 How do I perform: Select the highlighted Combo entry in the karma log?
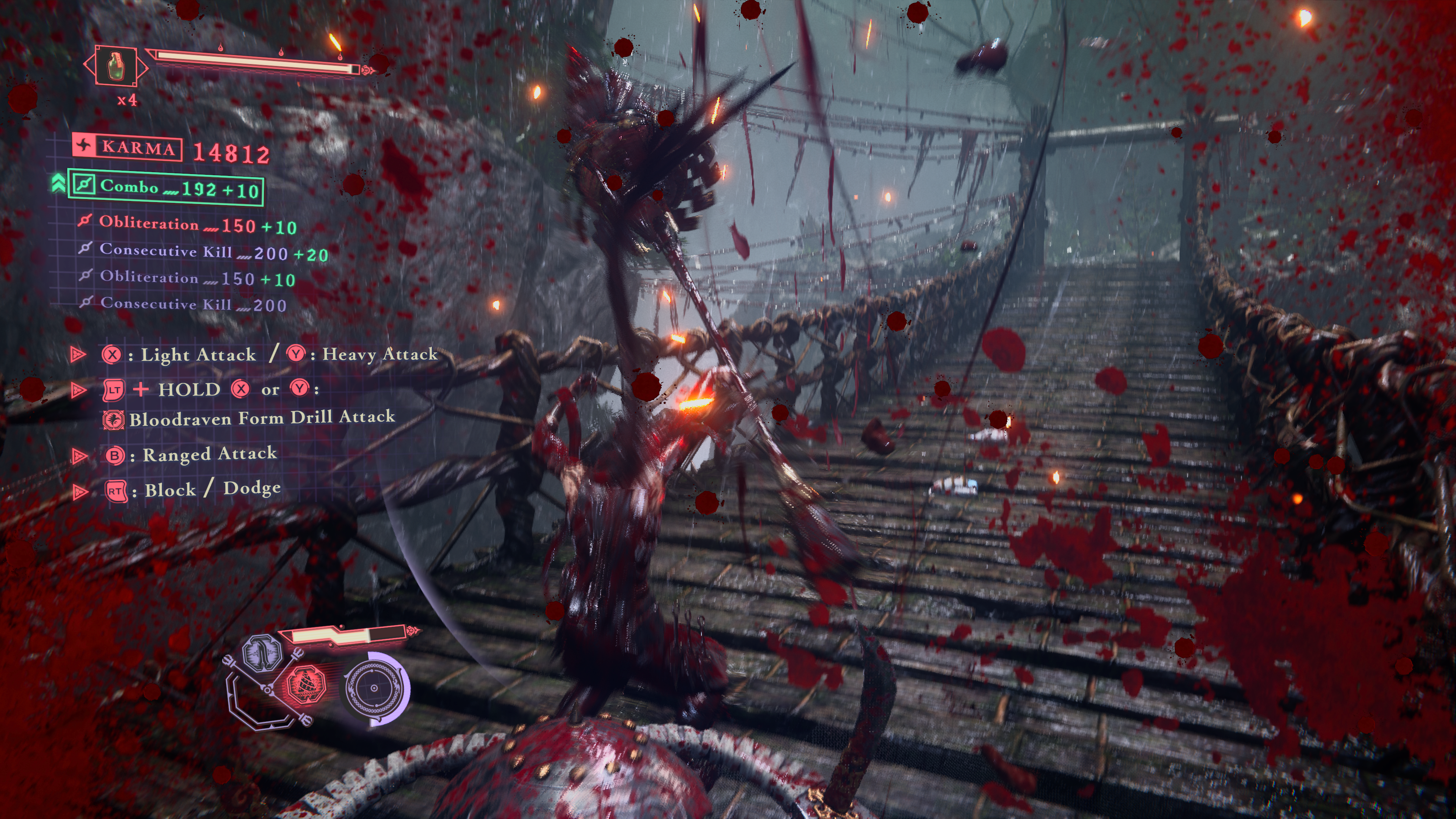pyautogui.click(x=165, y=188)
